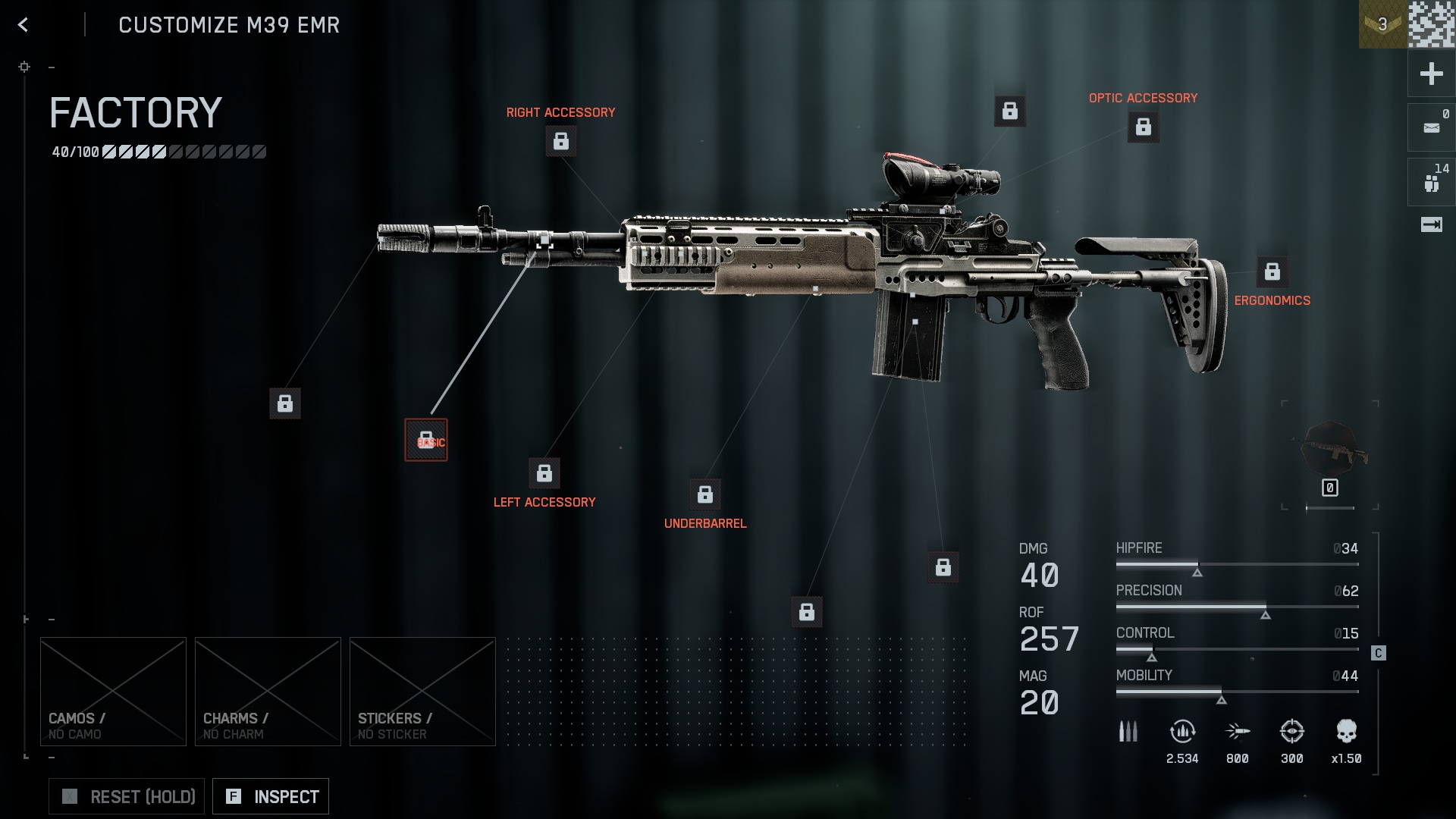Select the Optic Accessory slot
The height and width of the screenshot is (819, 1456).
tap(1143, 127)
